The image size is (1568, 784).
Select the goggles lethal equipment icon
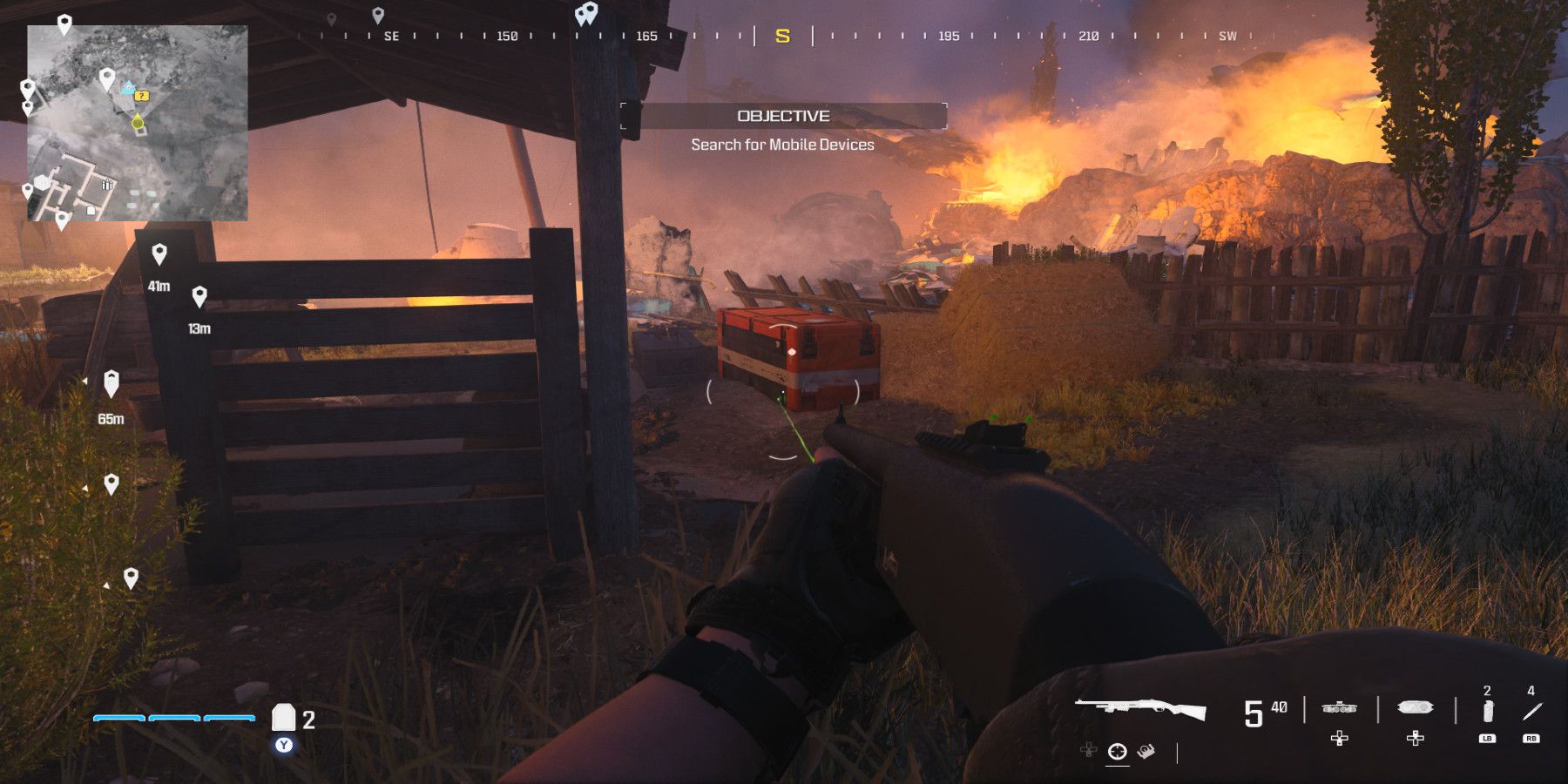coord(1416,707)
